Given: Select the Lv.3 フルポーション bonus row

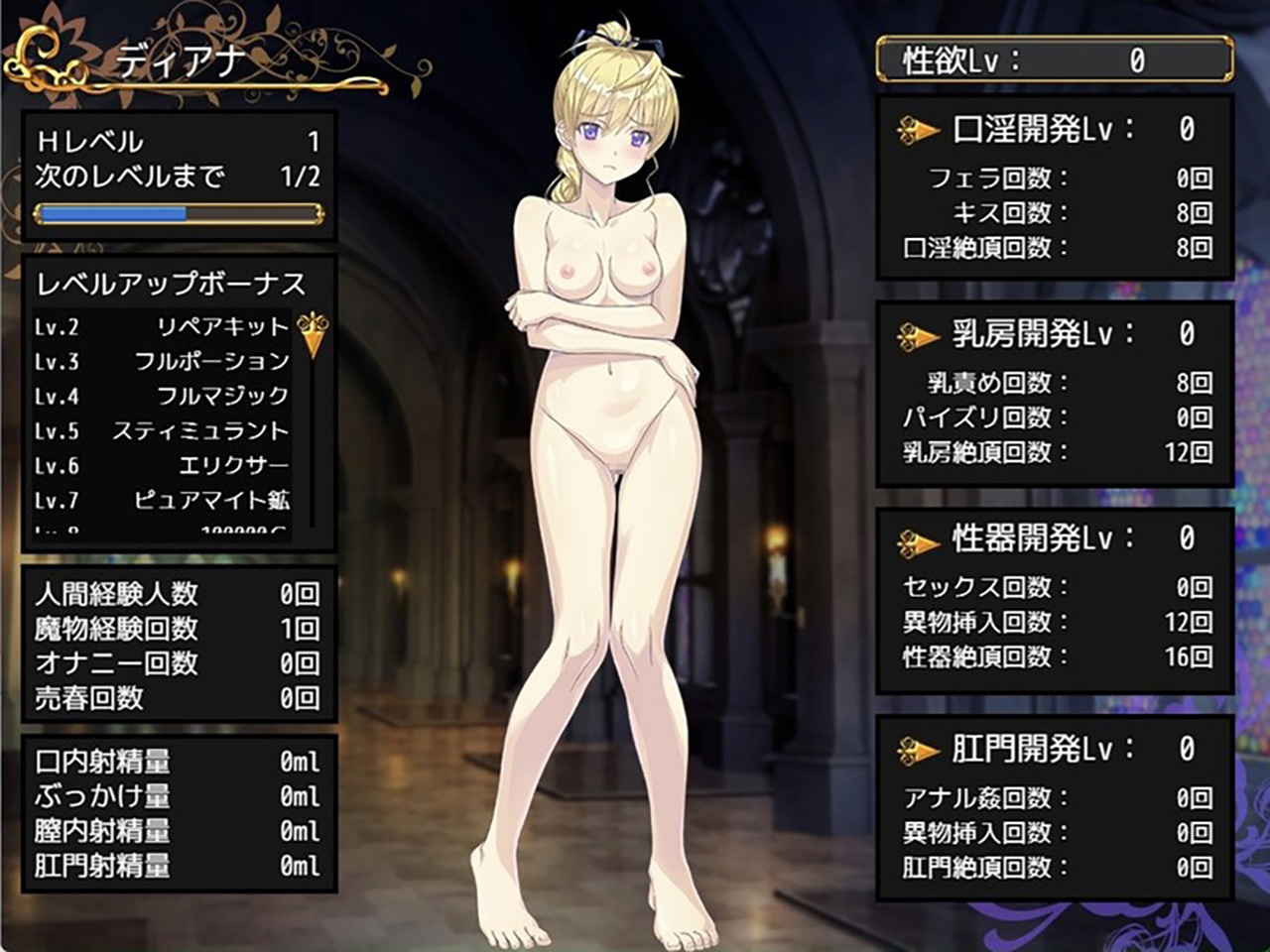Looking at the screenshot, I should coord(162,362).
